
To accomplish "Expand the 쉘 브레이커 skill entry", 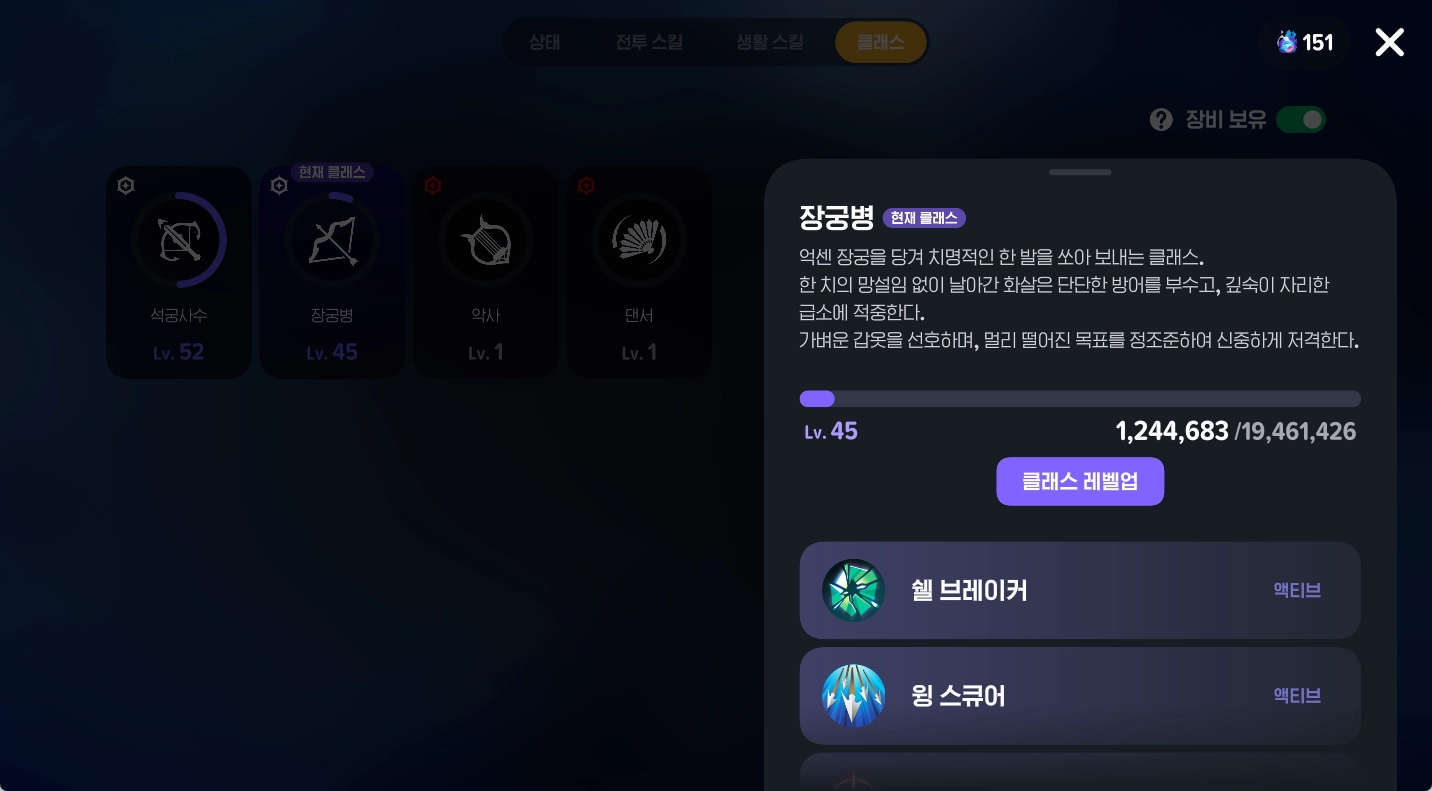I will (1080, 590).
